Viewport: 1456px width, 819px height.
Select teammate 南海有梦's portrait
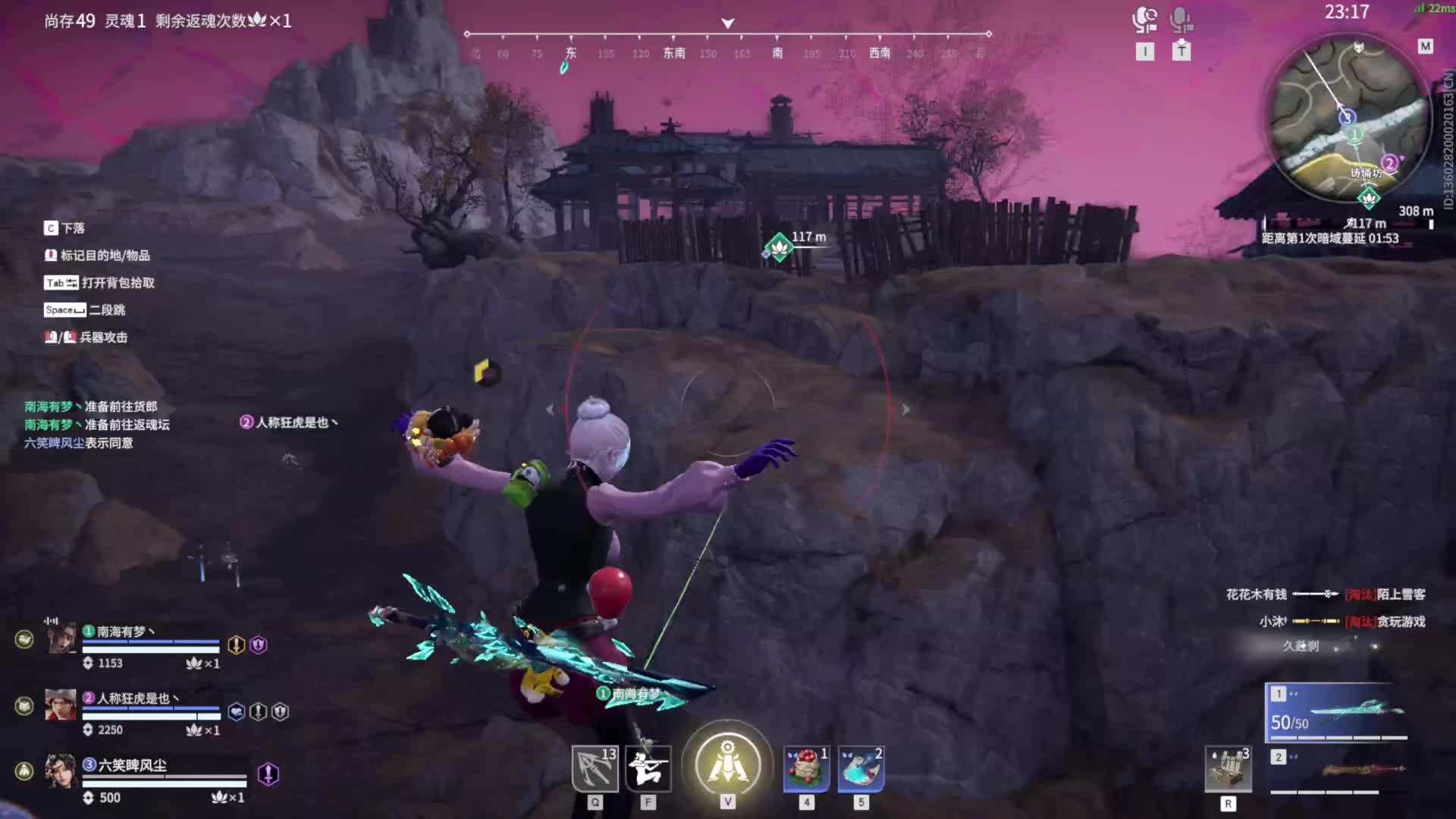61,639
